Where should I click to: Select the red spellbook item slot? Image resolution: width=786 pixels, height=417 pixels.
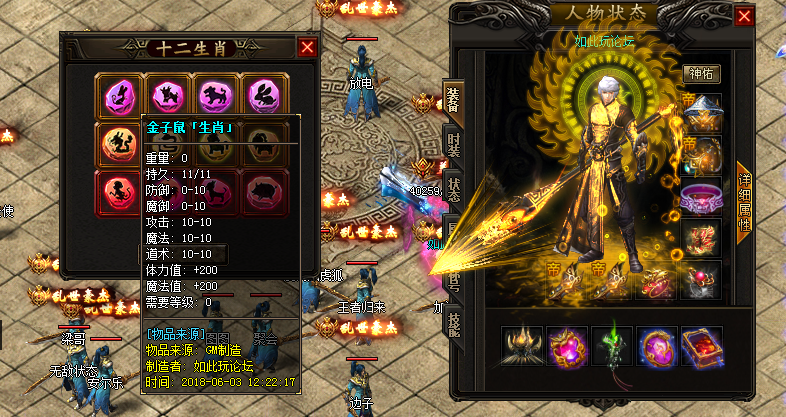click(x=706, y=346)
